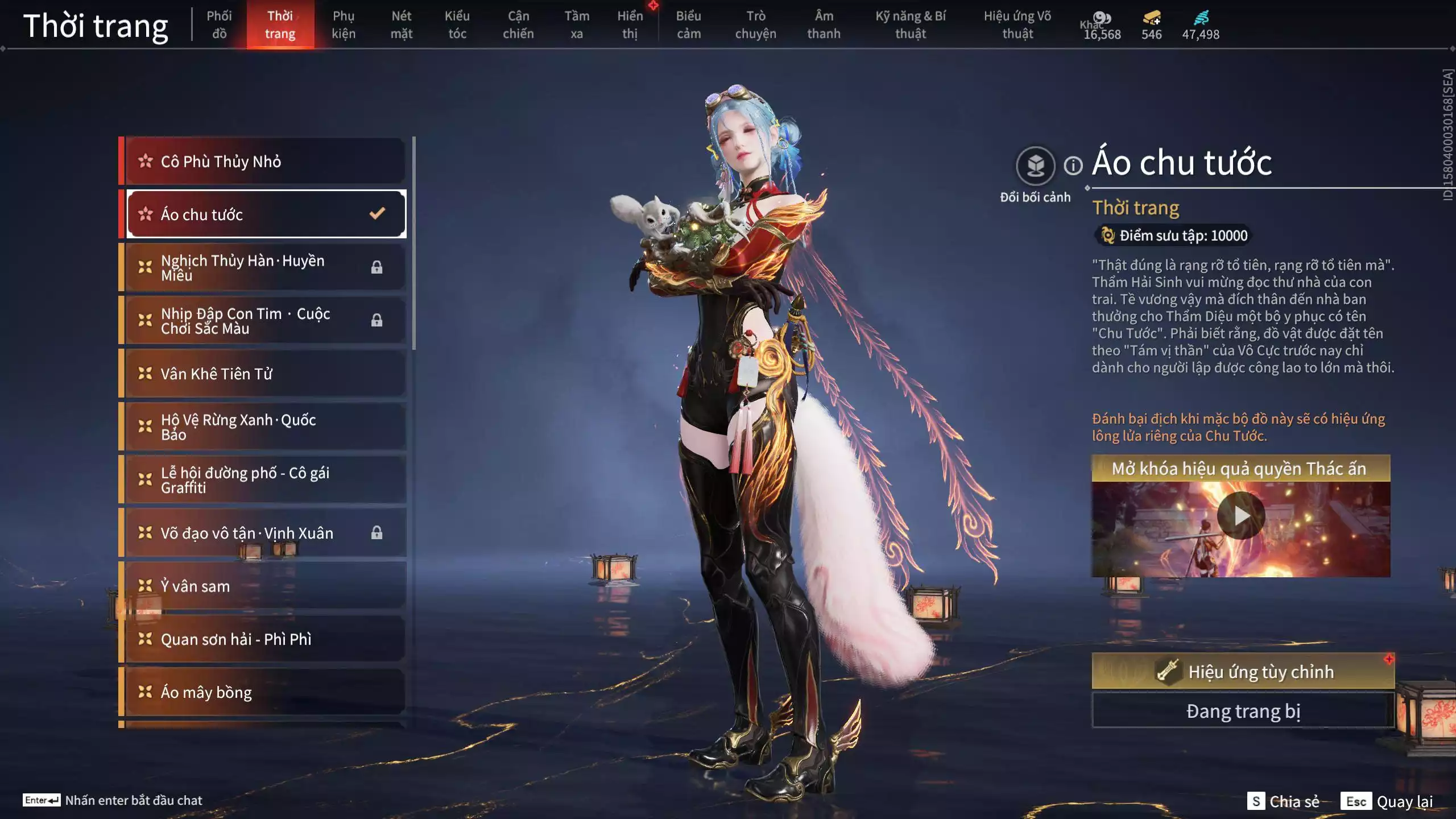Click the lock on Võ đạo vô tận · Vịnh Xuân
This screenshot has width=1456, height=819.
click(377, 533)
